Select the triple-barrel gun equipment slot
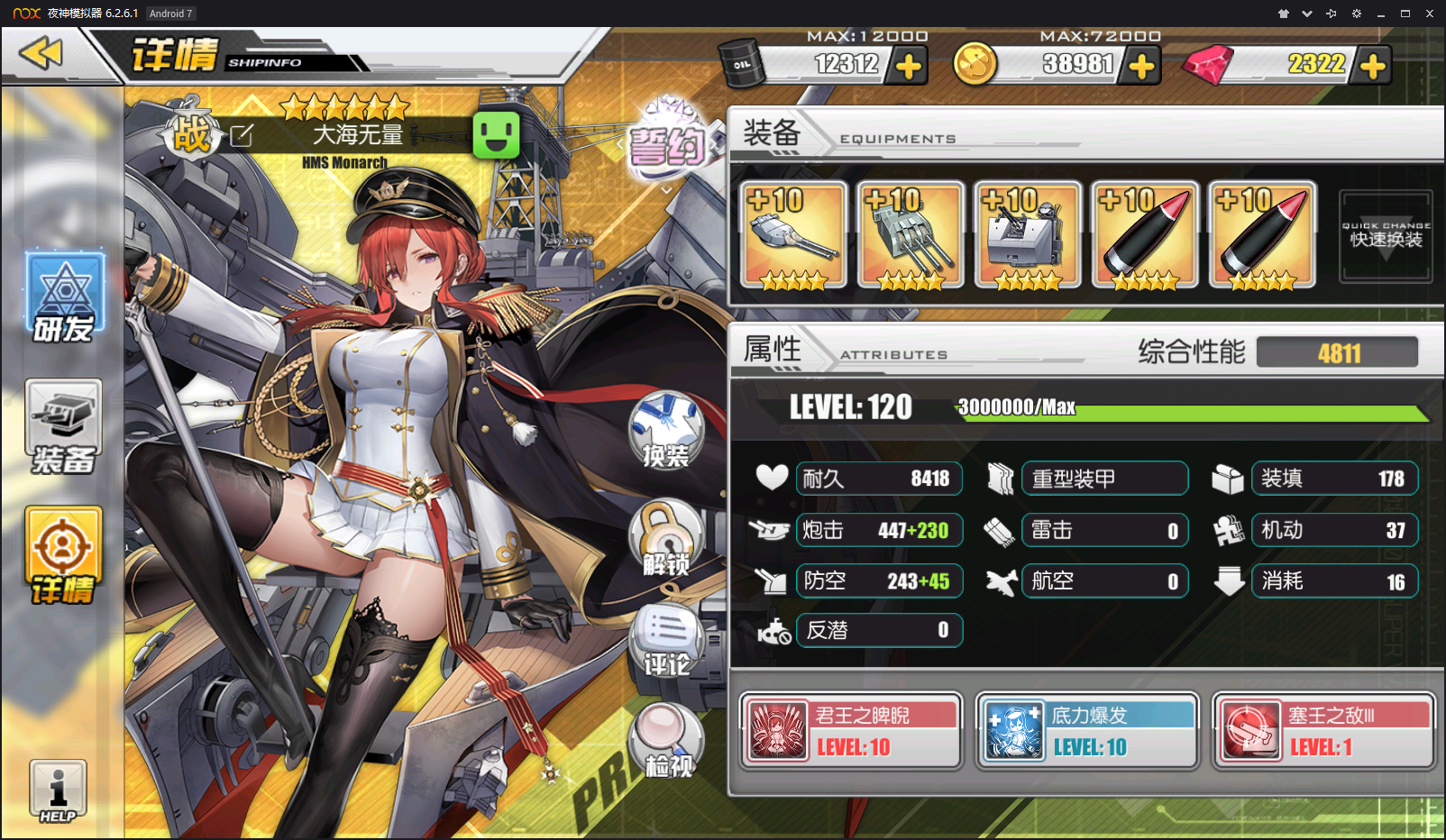This screenshot has height=840, width=1446. [911, 235]
